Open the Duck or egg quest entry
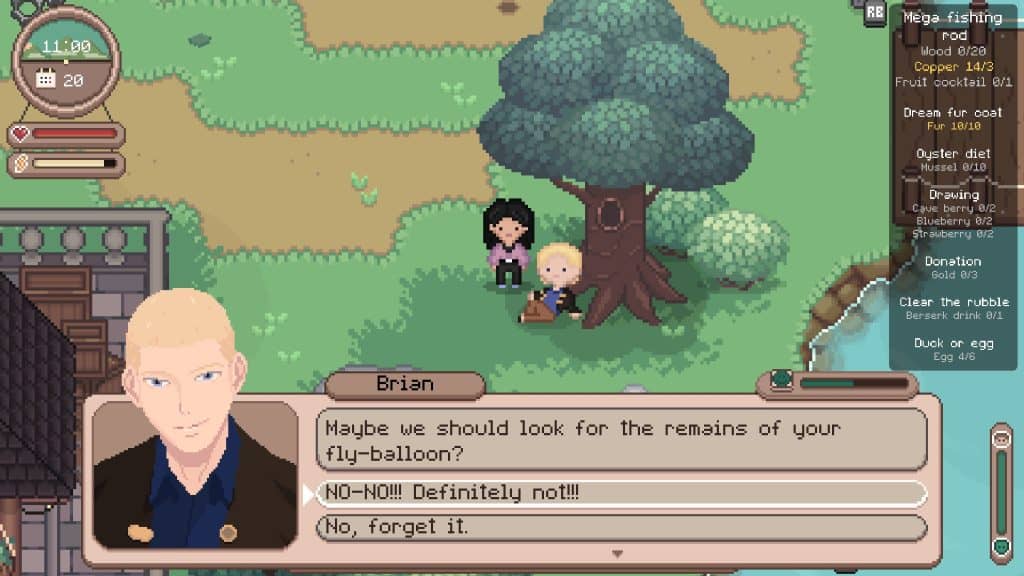This screenshot has width=1024, height=576. 952,343
